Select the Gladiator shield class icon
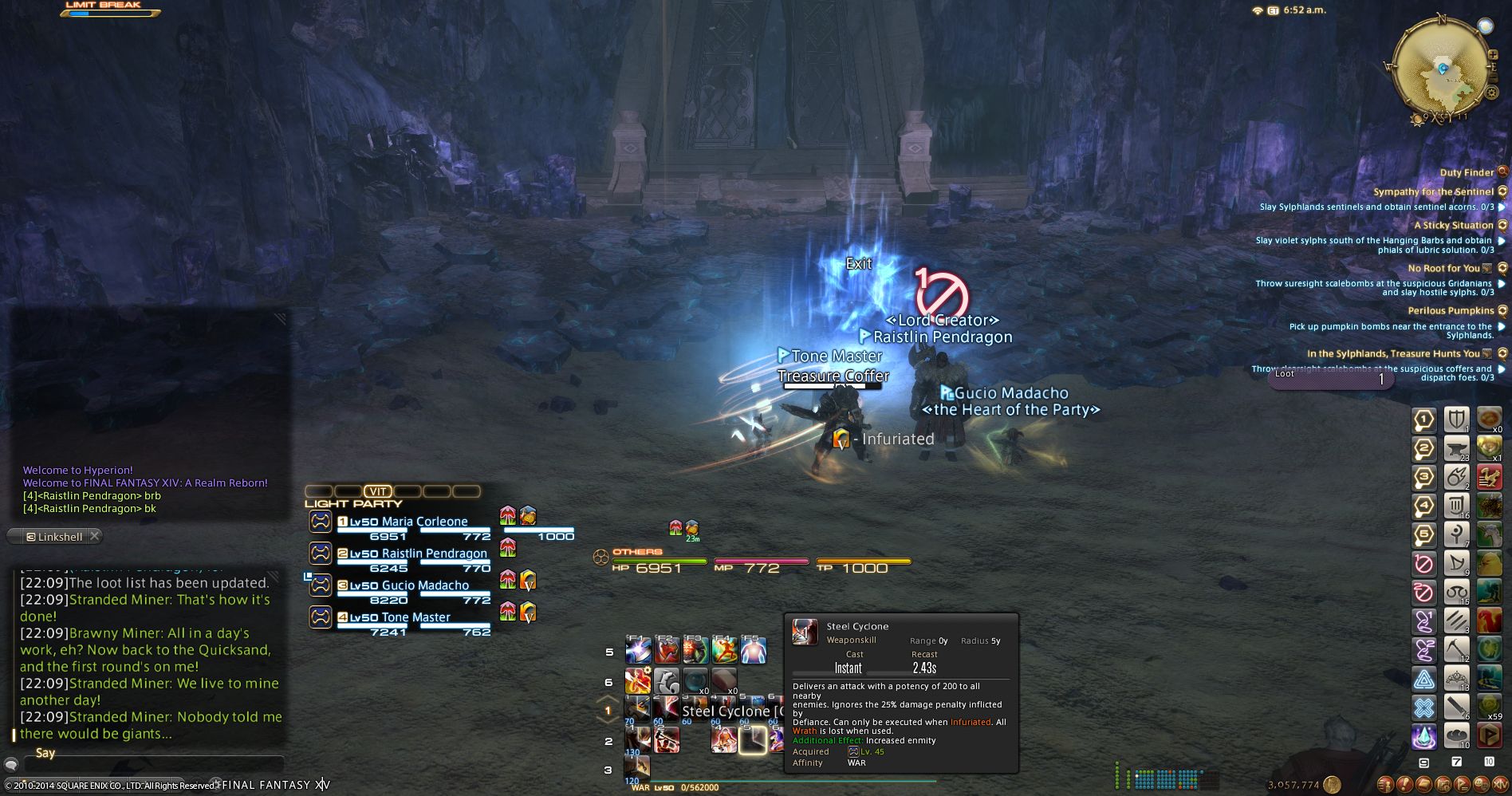 pyautogui.click(x=1457, y=419)
